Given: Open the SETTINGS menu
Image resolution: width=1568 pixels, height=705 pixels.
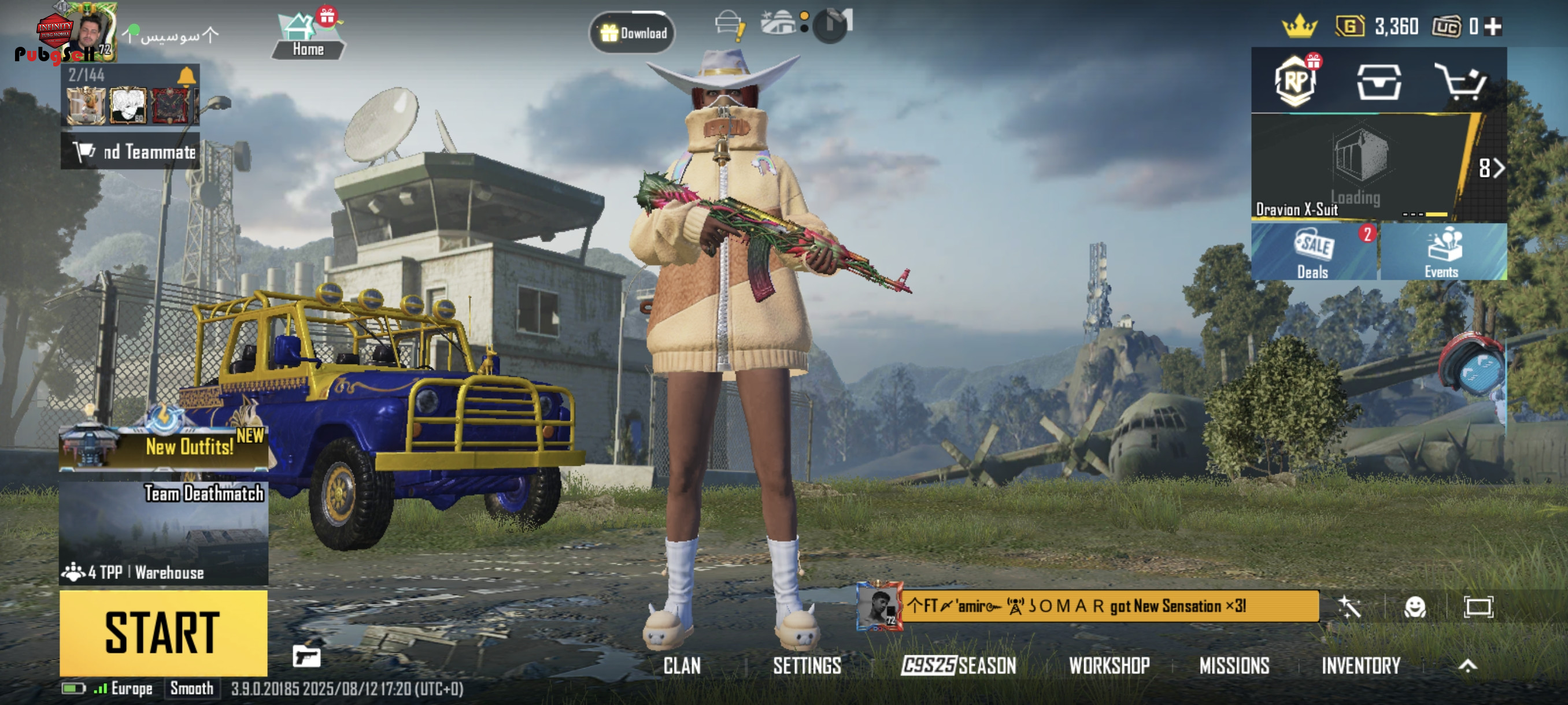Looking at the screenshot, I should point(807,666).
